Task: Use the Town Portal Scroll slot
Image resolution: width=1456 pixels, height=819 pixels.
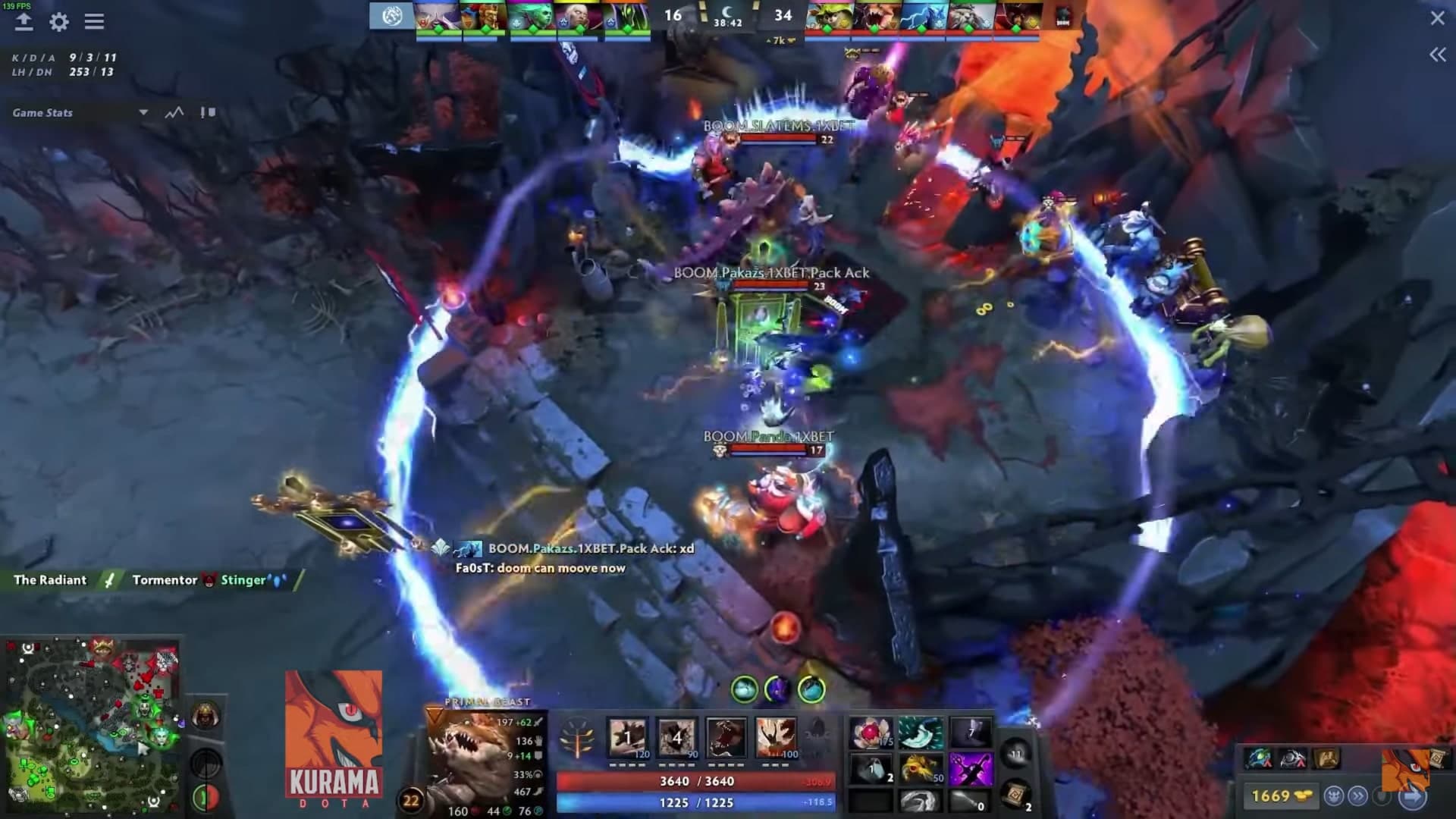Action: pos(1016,794)
